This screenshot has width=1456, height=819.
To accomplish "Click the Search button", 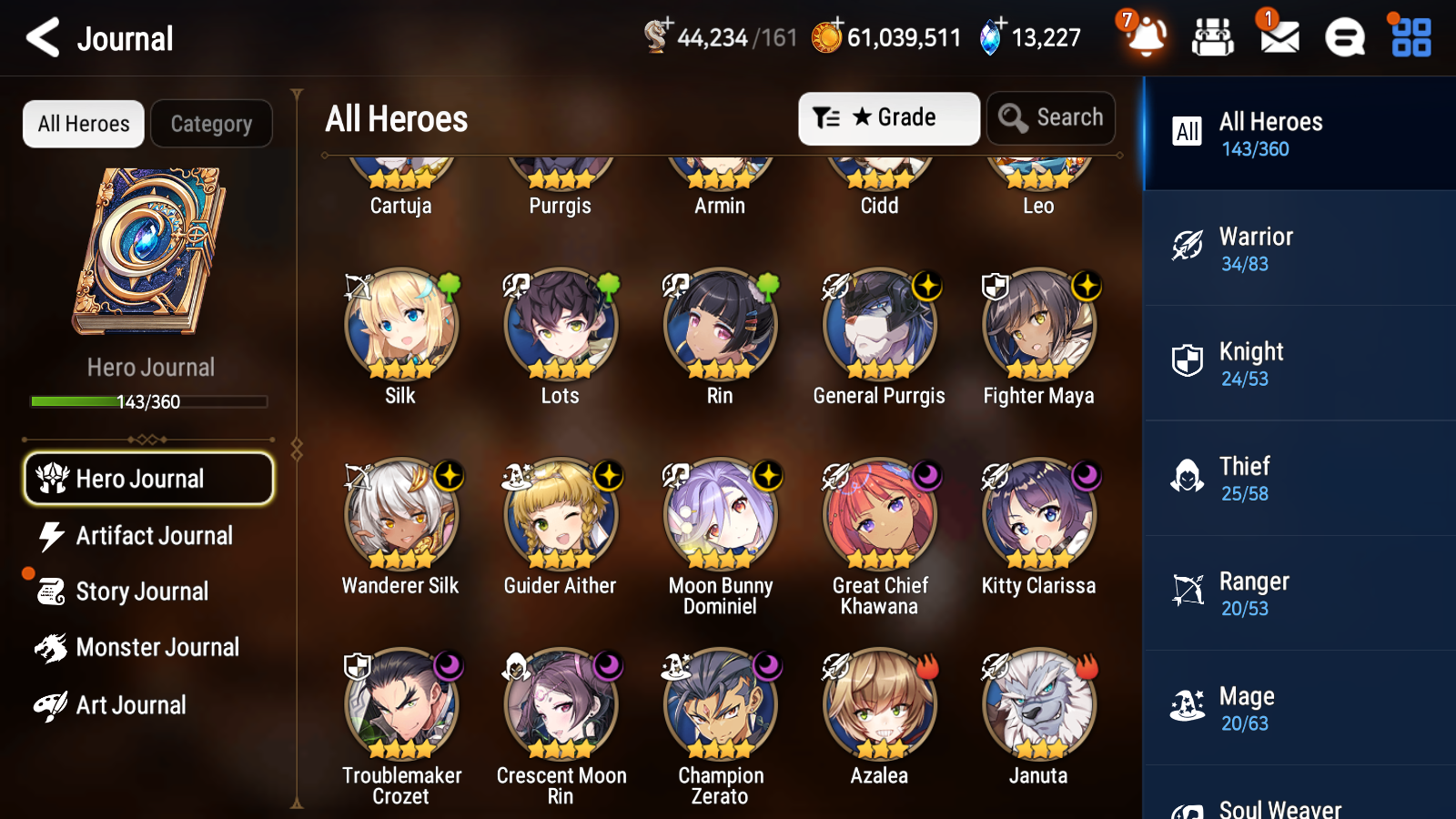I will point(1050,117).
